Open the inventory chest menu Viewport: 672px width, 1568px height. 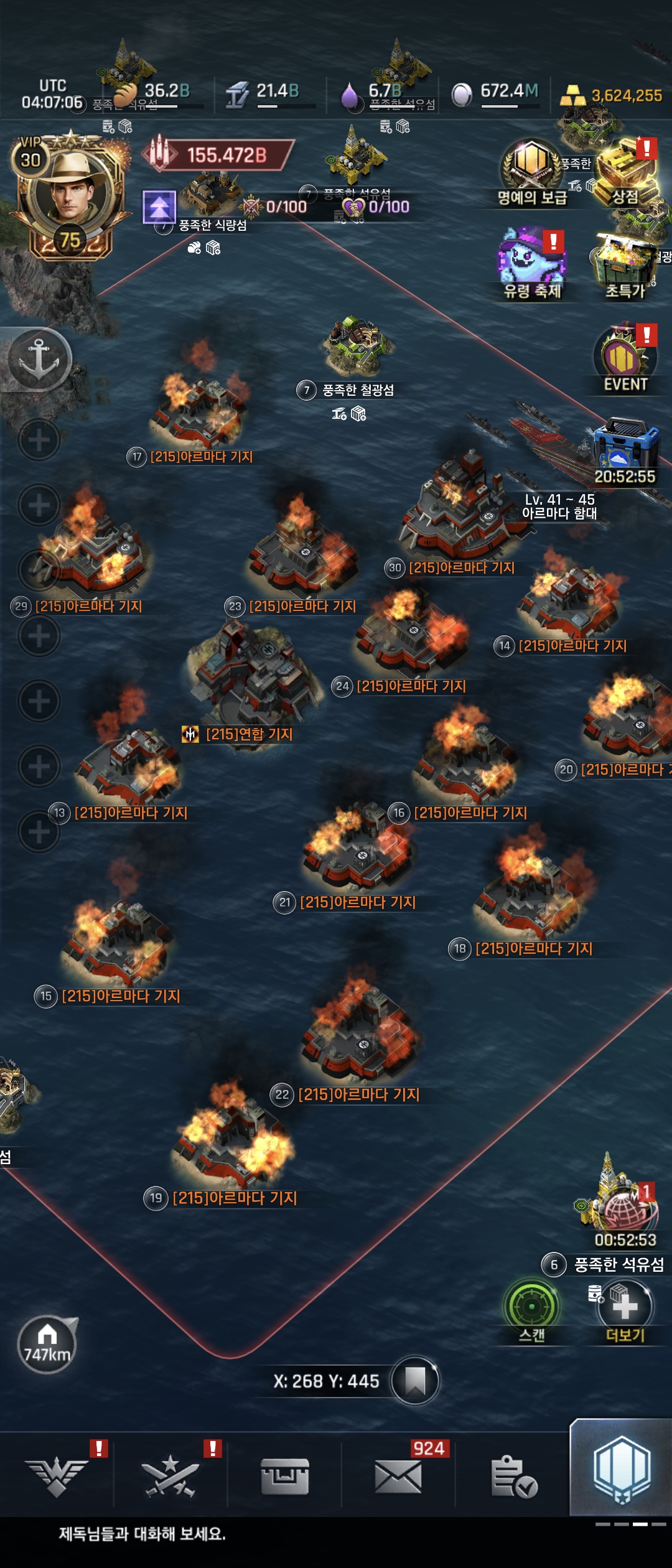pyautogui.click(x=284, y=1476)
